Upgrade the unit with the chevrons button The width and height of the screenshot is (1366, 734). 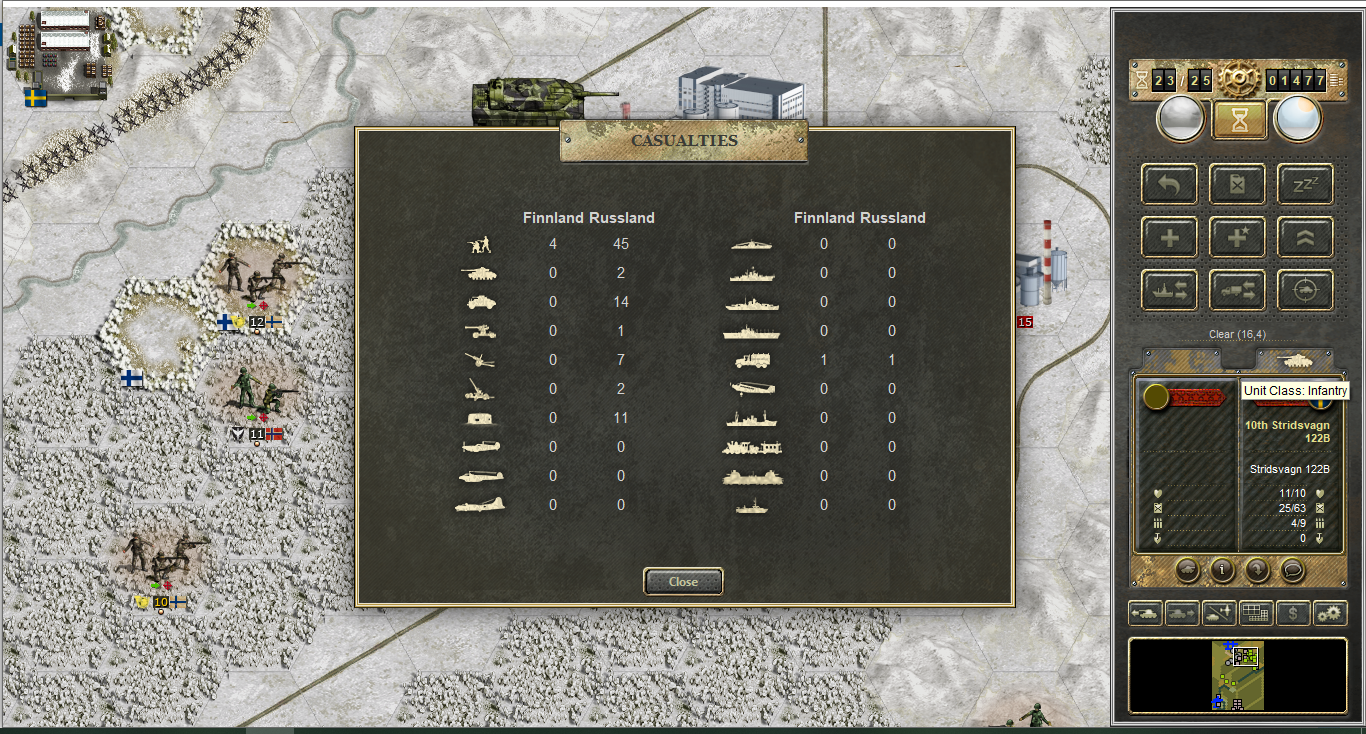pos(1304,237)
